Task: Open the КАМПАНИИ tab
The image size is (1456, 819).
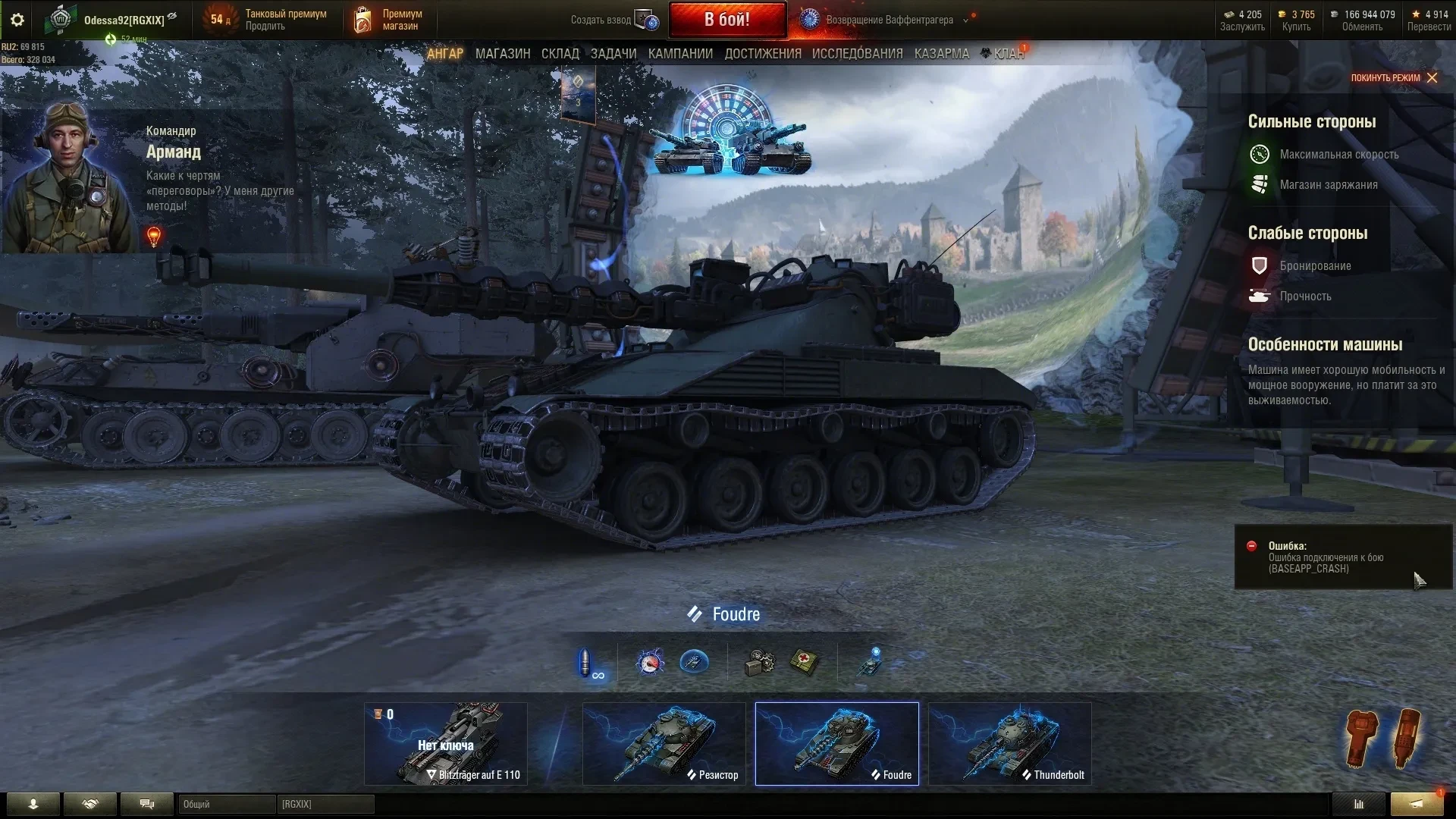Action: (680, 54)
